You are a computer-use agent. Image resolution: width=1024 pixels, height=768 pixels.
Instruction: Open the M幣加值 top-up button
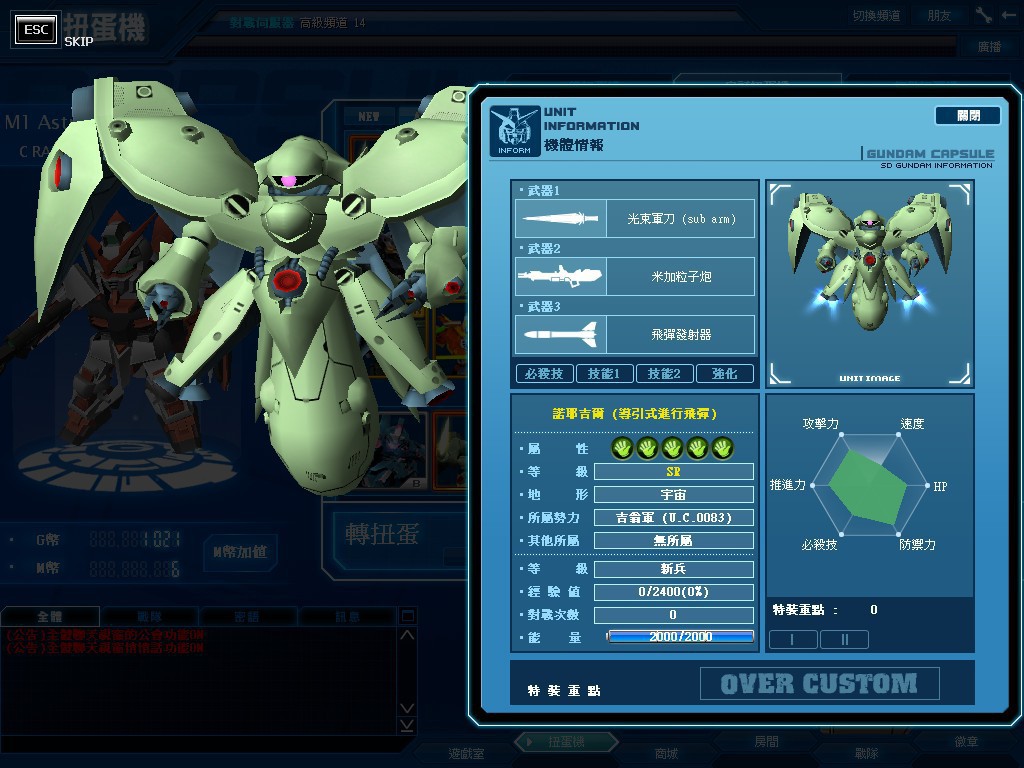point(239,551)
